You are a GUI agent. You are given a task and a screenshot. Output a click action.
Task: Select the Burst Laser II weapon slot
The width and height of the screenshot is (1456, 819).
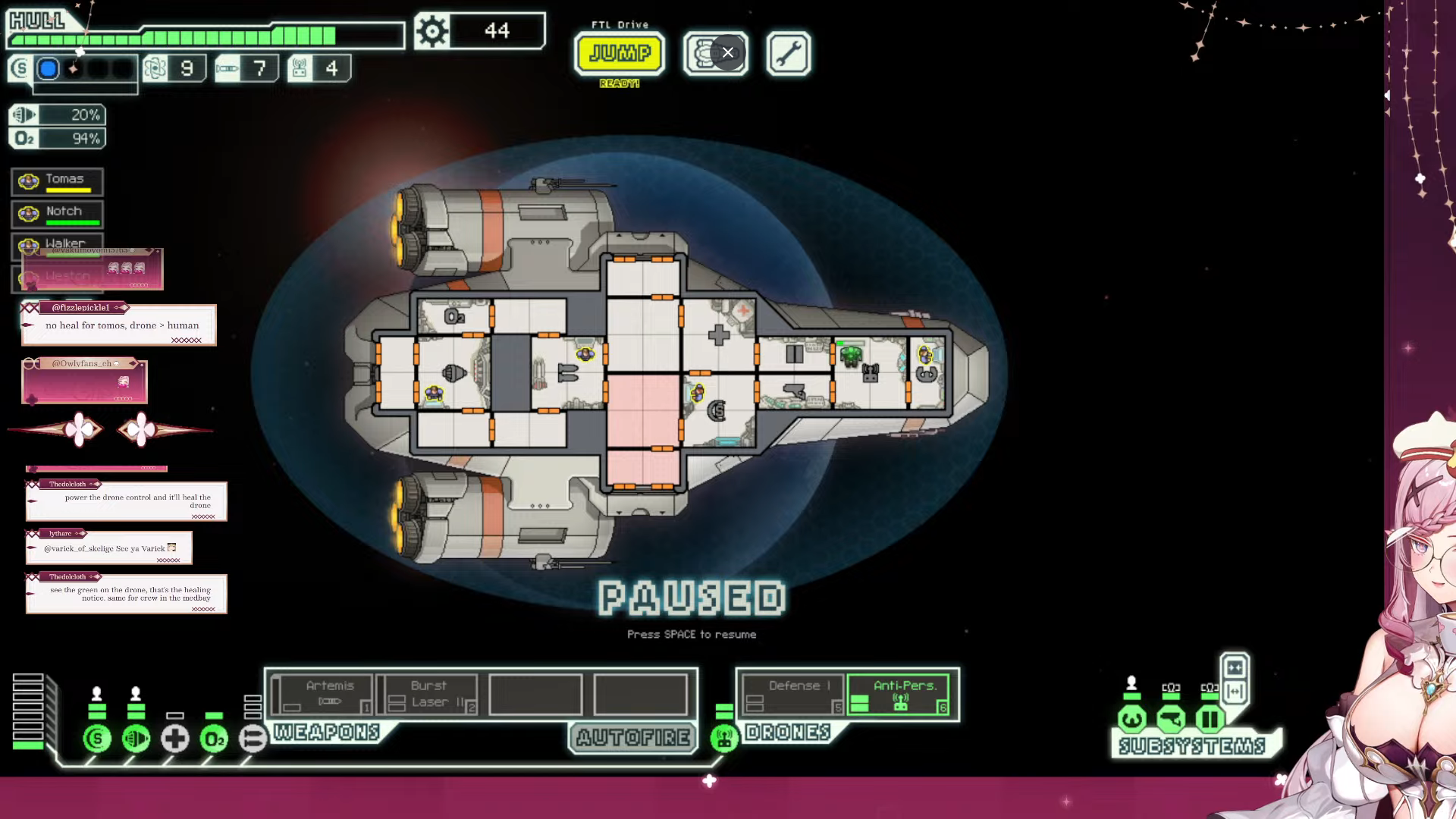(428, 694)
